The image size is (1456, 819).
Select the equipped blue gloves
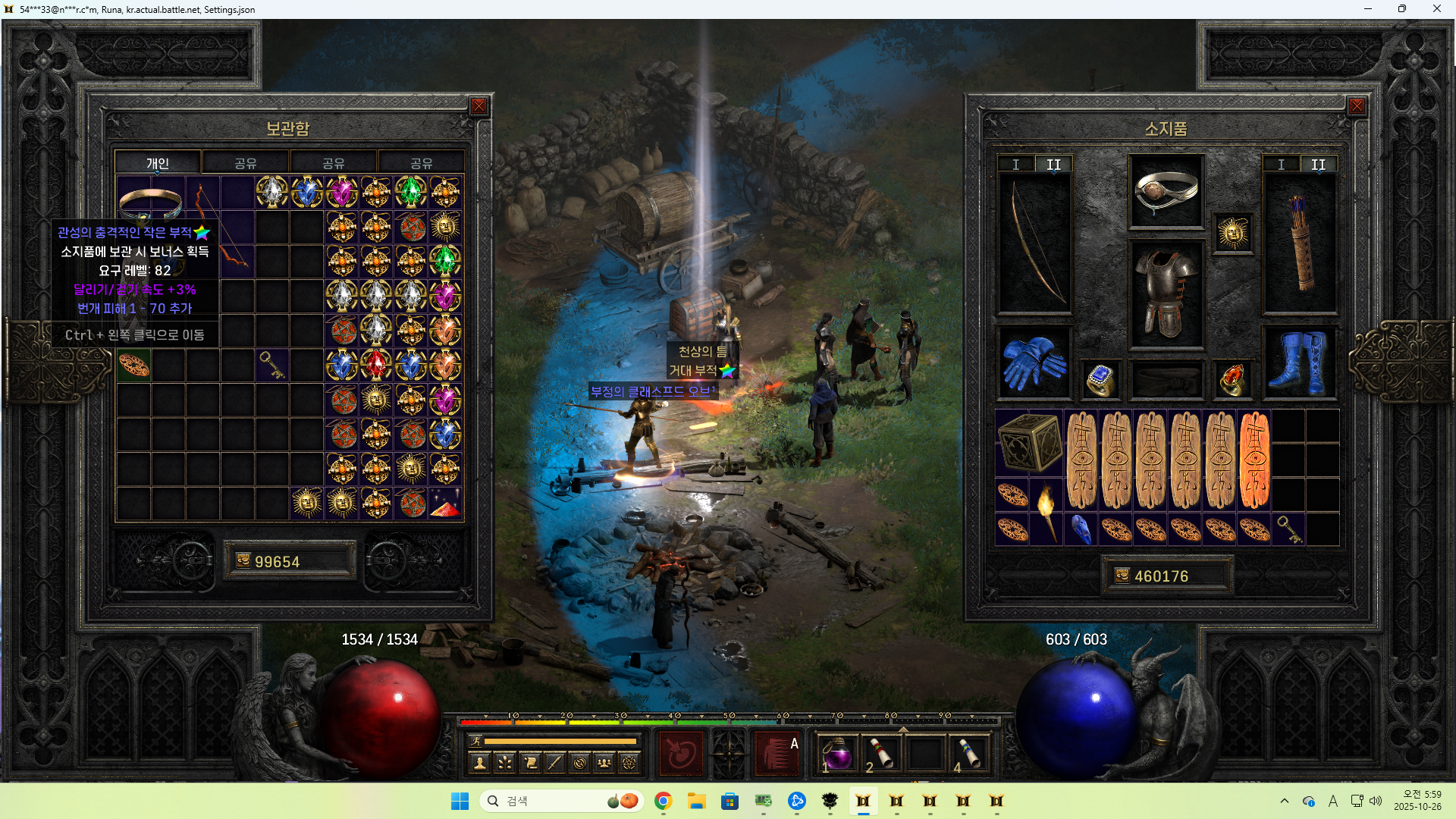tap(1034, 363)
